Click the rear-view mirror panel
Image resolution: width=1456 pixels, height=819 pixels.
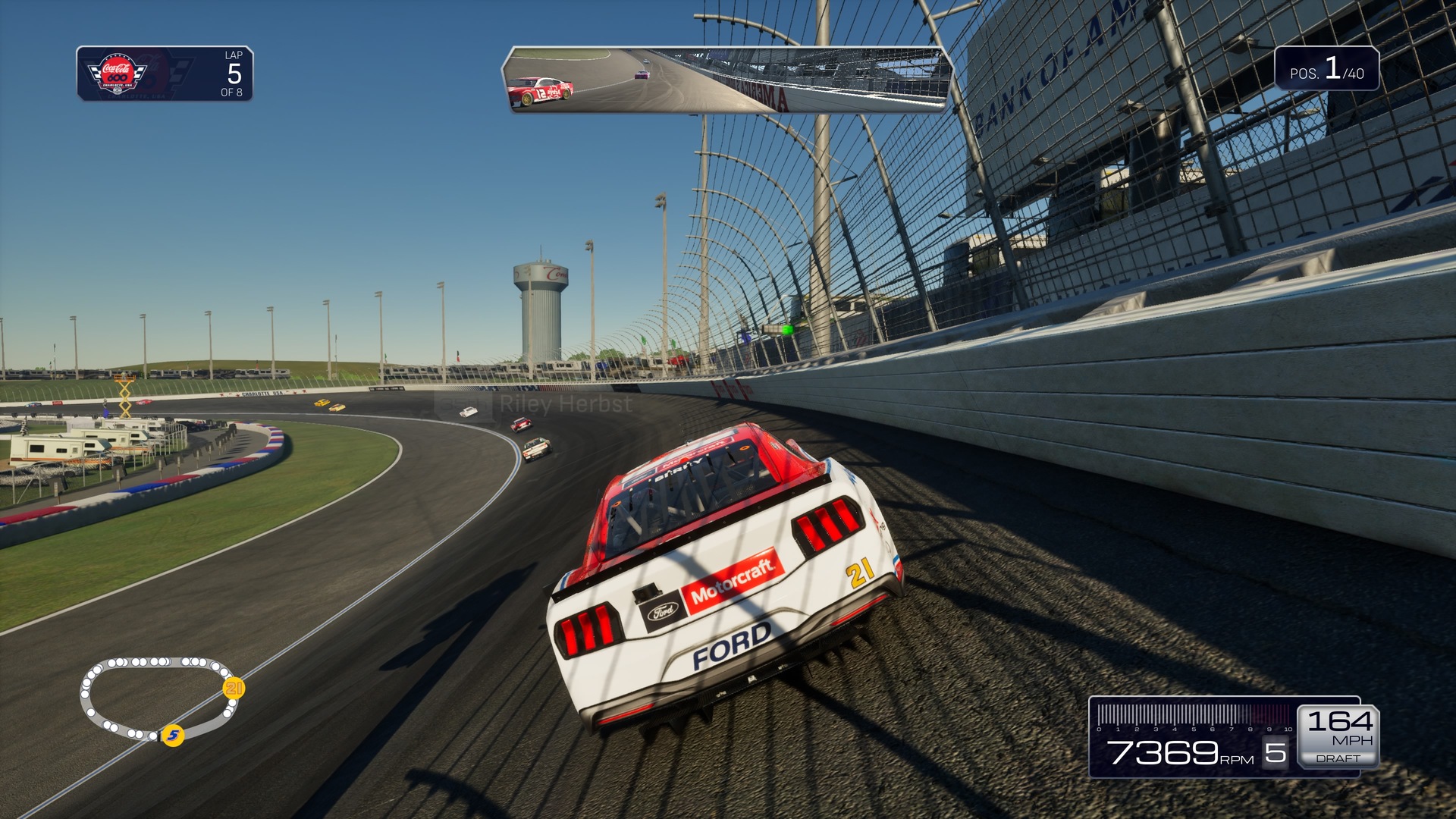point(726,80)
